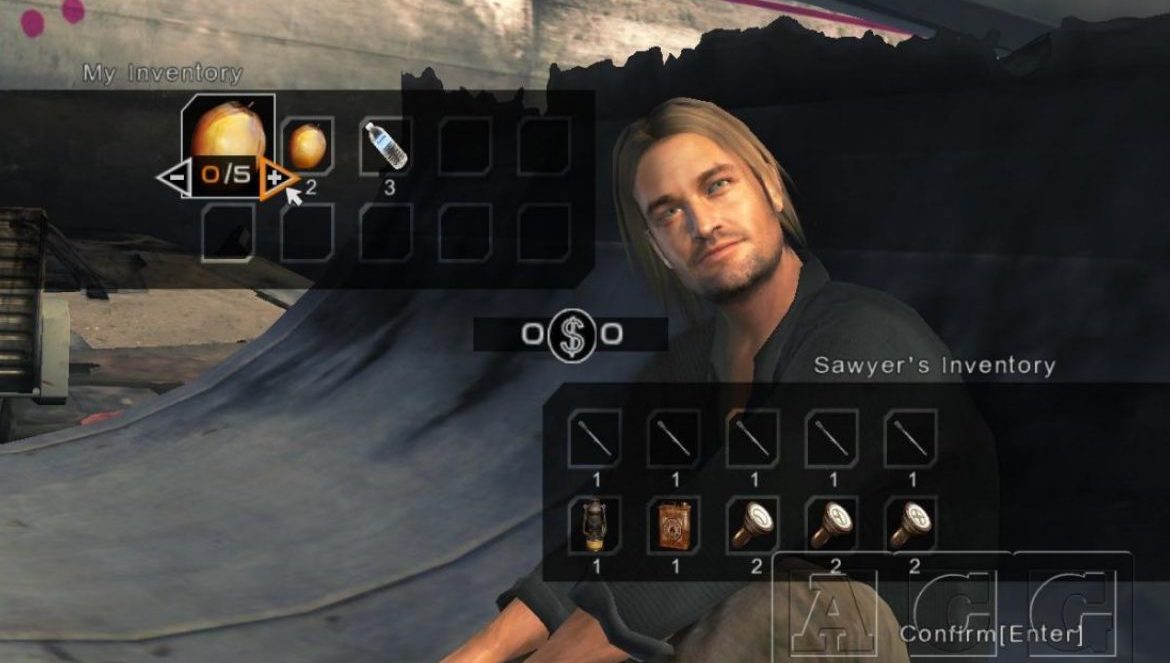Select the fruit stack showing 2
Viewport: 1170px width, 663px height.
click(307, 146)
